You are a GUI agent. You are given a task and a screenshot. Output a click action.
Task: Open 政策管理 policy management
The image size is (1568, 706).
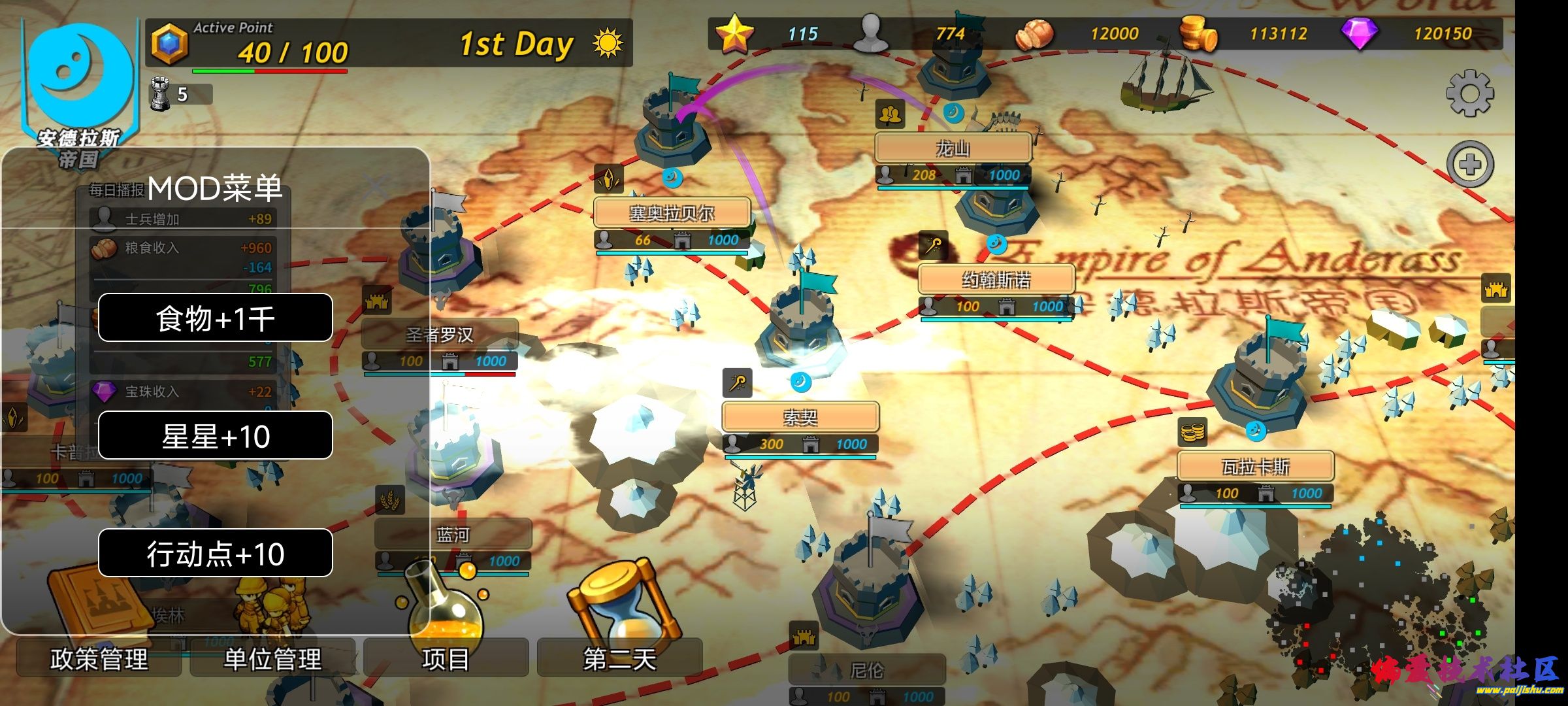[x=99, y=658]
